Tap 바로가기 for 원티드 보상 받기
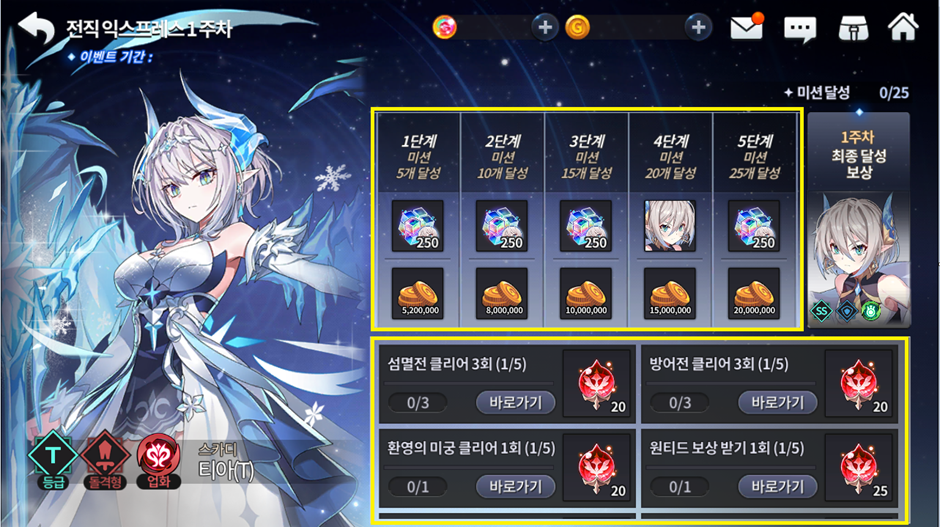Image resolution: width=940 pixels, height=527 pixels. click(x=777, y=486)
